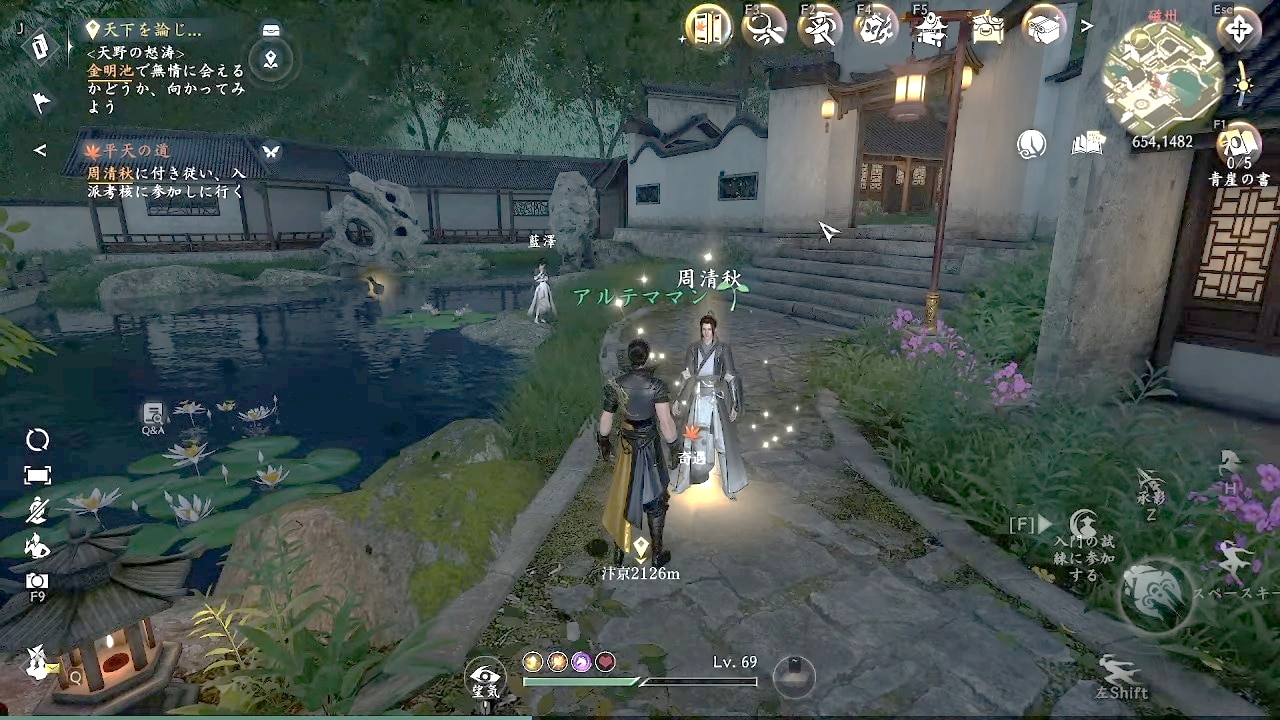Click the location pin tracking button

(270, 61)
